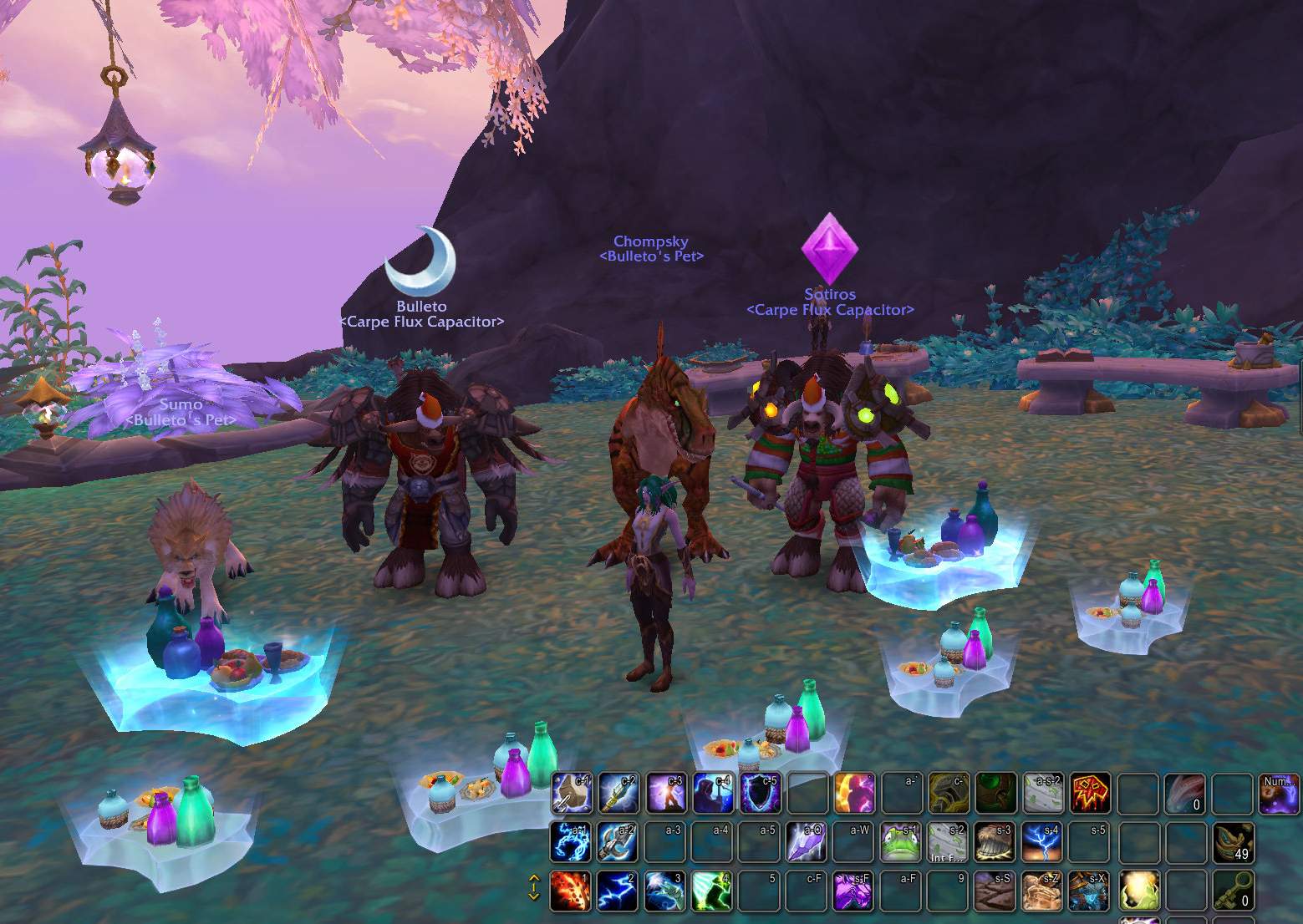The image size is (1303, 924).
Task: Click the action bar page arrows
Action: tap(533, 887)
